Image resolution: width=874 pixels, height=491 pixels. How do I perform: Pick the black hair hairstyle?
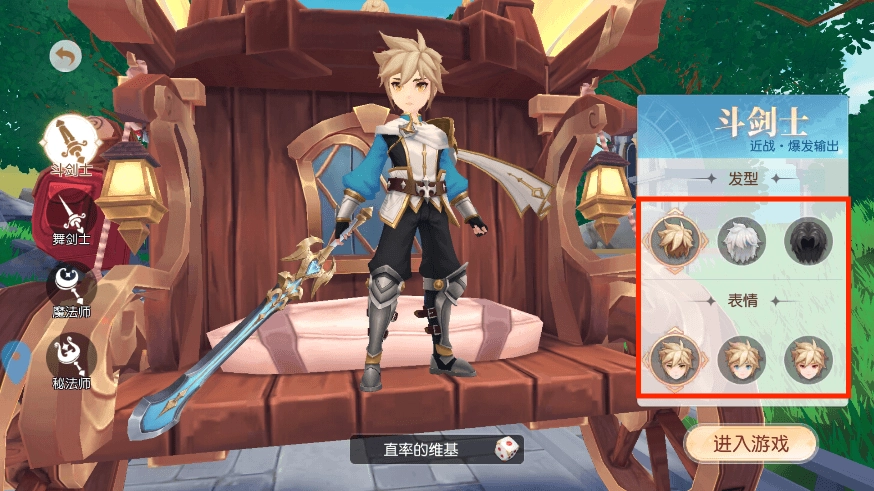point(808,240)
